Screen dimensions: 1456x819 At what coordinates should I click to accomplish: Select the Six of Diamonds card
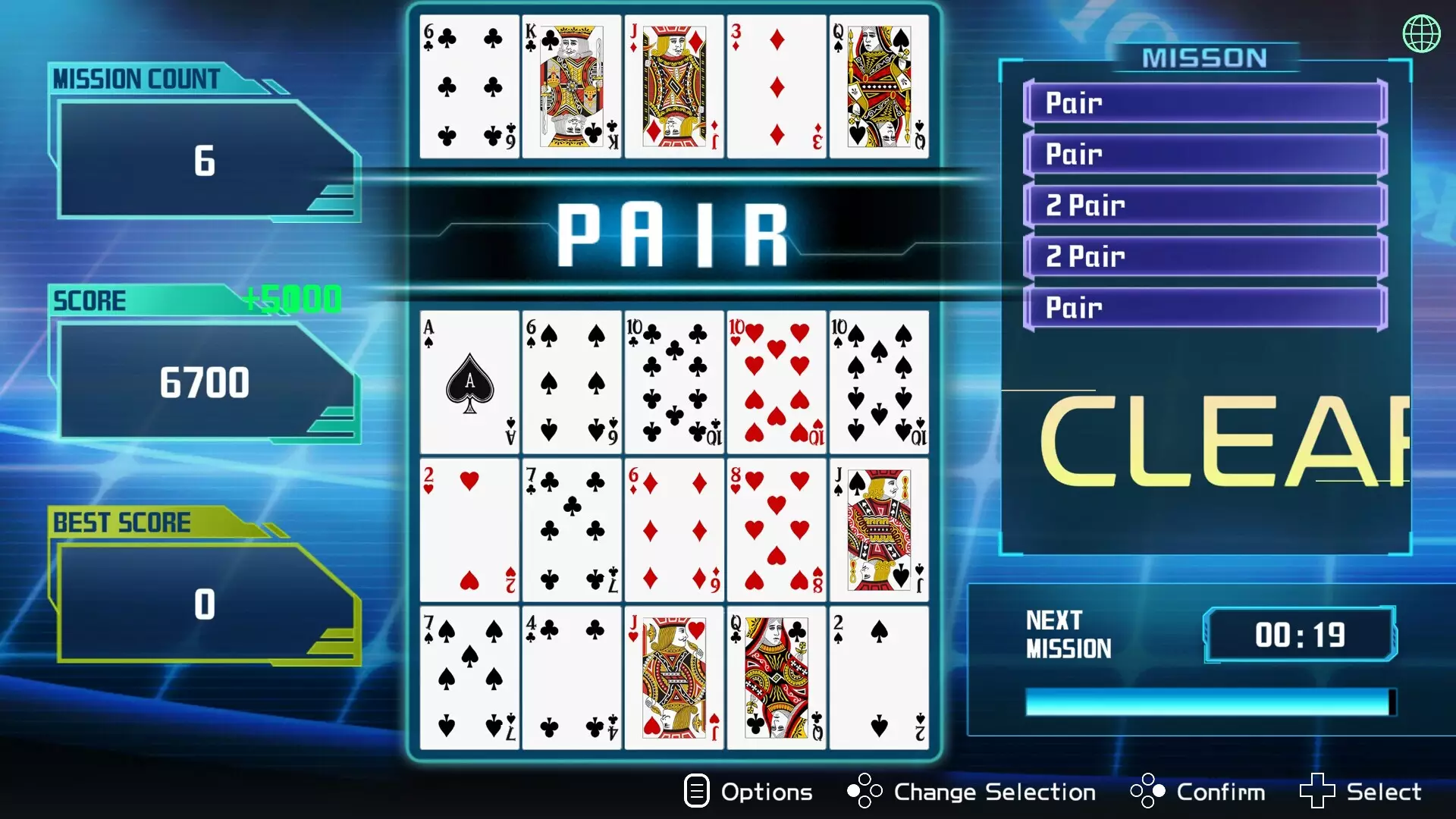tap(674, 529)
